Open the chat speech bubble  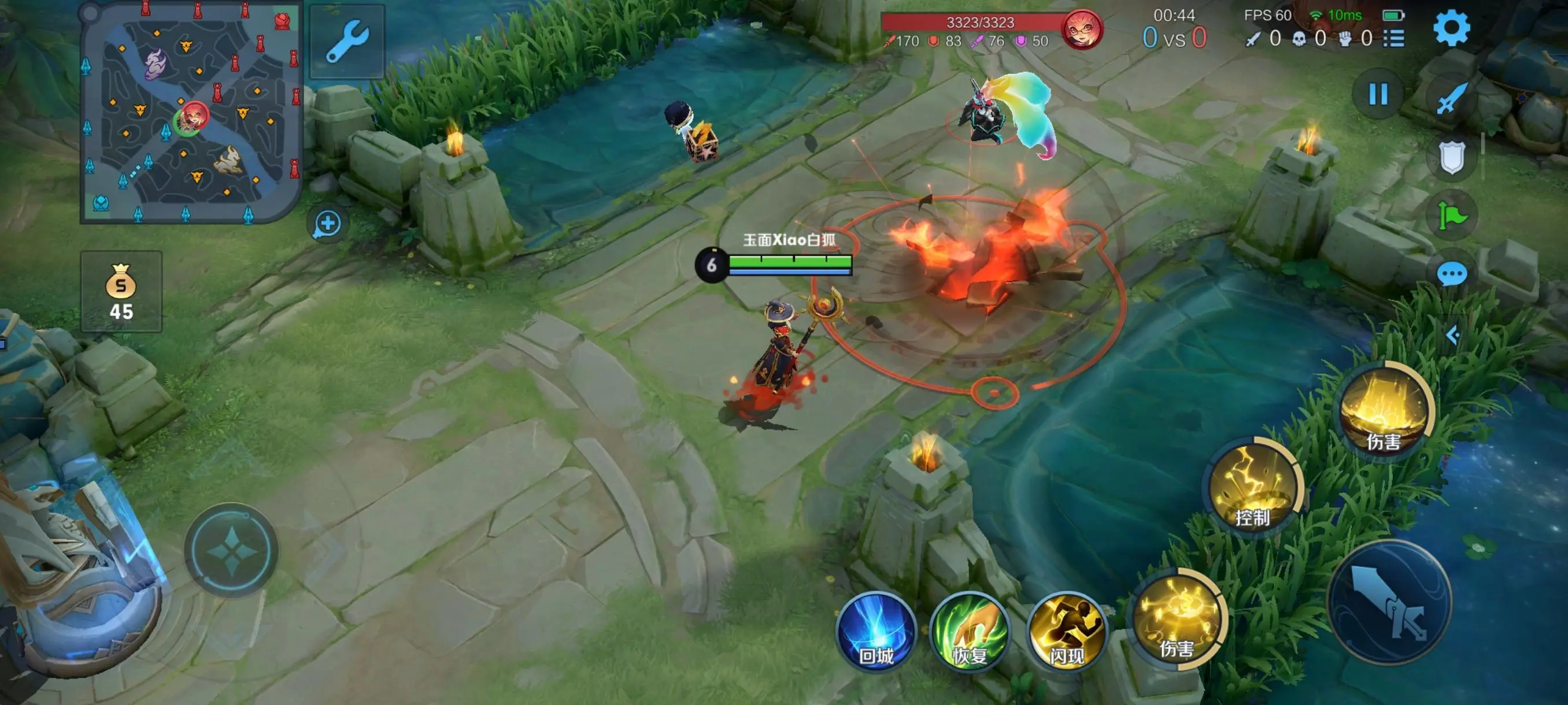coord(1452,274)
